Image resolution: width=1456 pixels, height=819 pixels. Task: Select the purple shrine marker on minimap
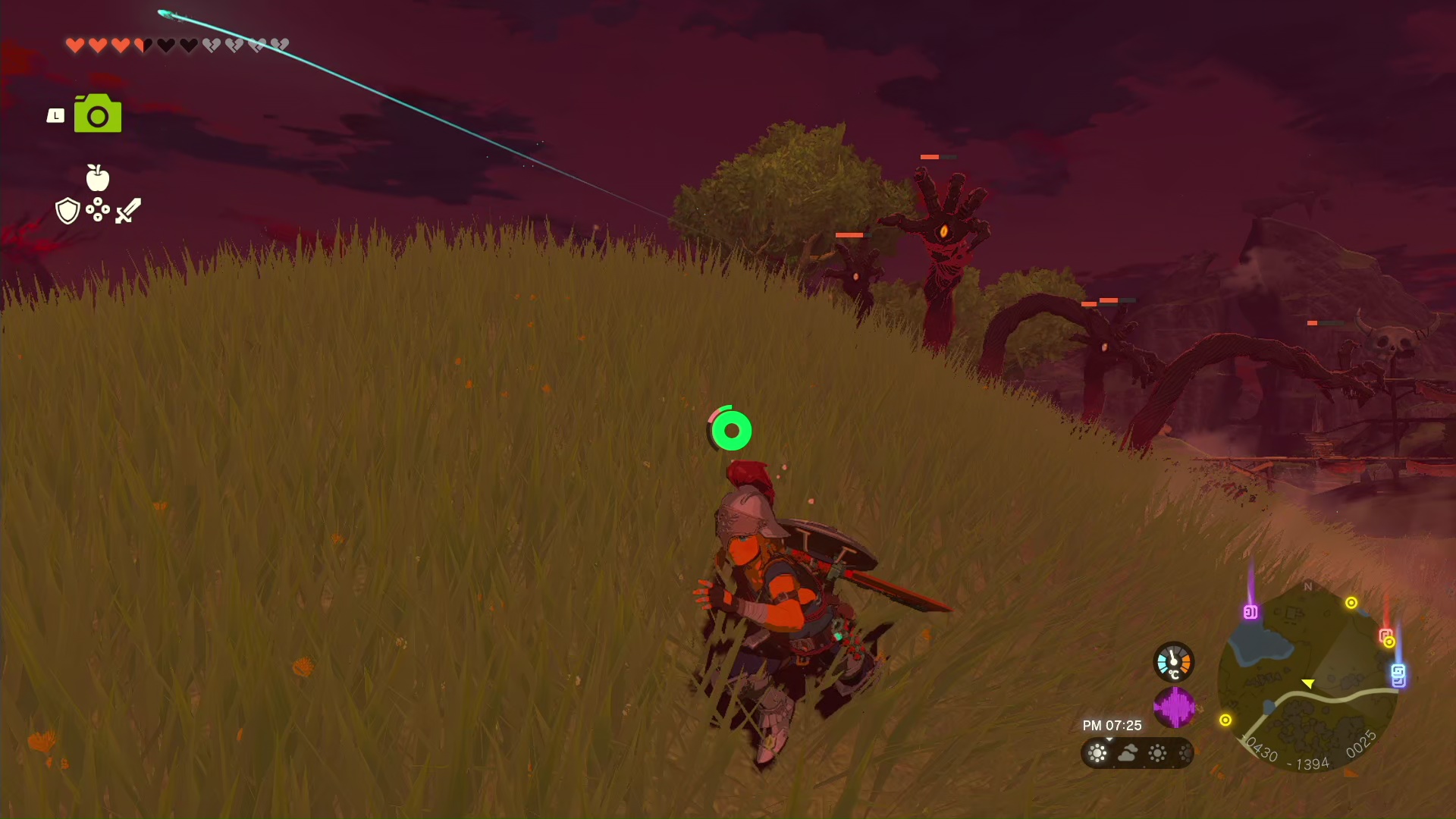tap(1250, 611)
